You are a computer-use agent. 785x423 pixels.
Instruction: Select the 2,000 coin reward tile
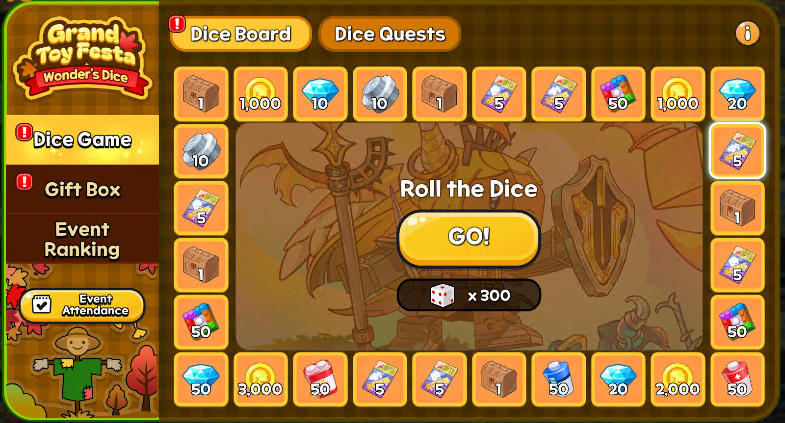(677, 379)
